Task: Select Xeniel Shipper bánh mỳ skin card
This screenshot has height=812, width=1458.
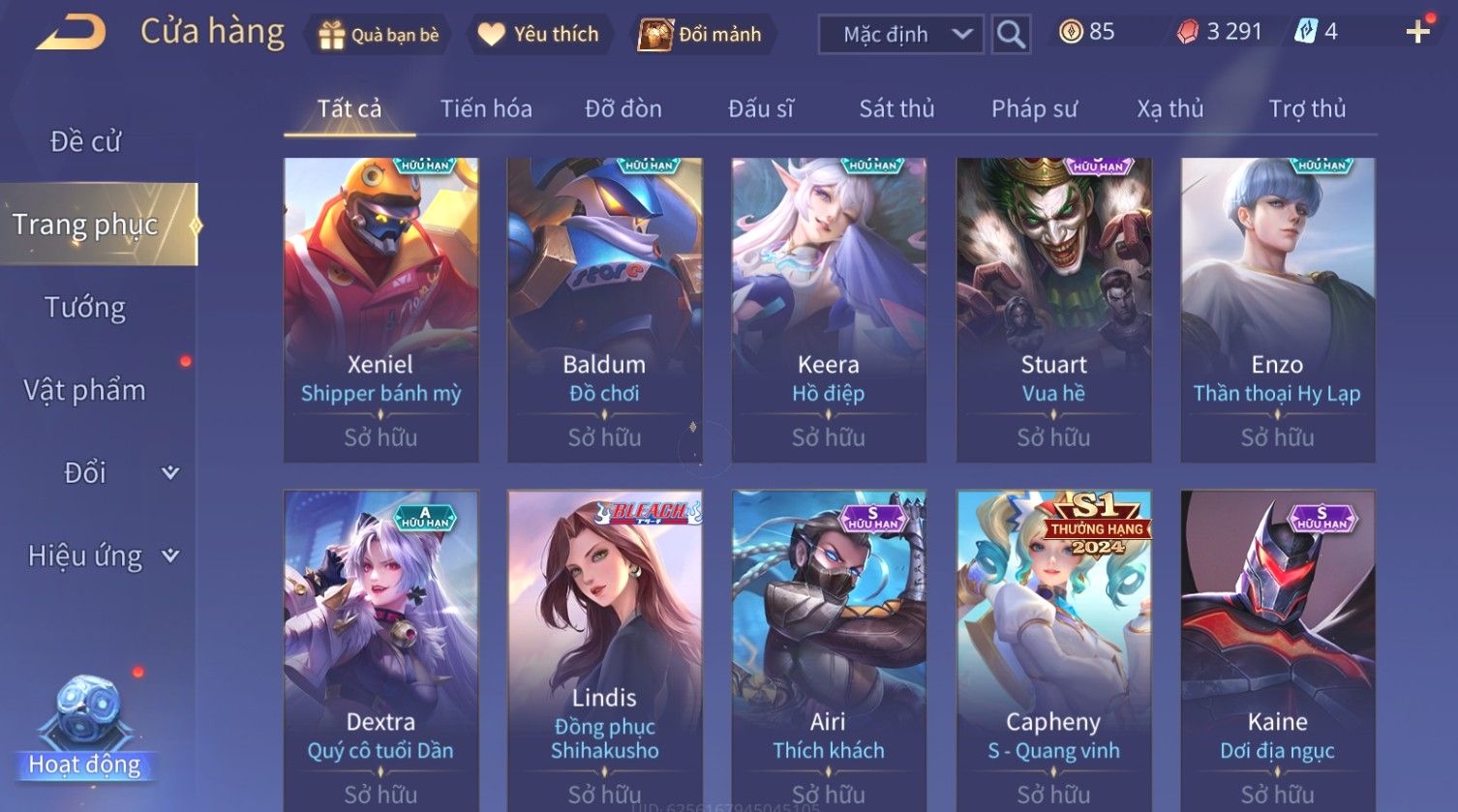Action: [380, 310]
